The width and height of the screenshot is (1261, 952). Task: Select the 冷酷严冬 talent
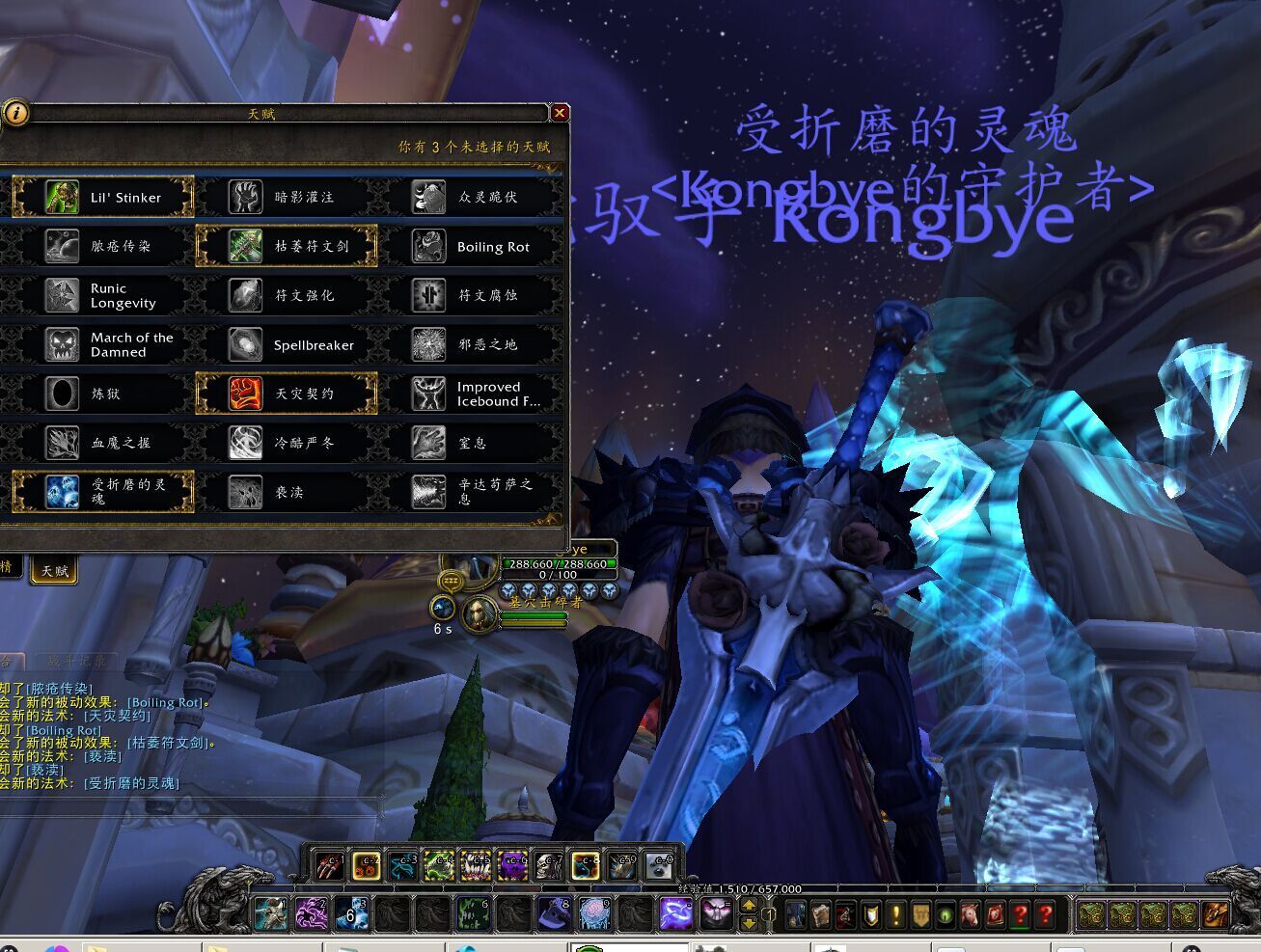(x=287, y=443)
